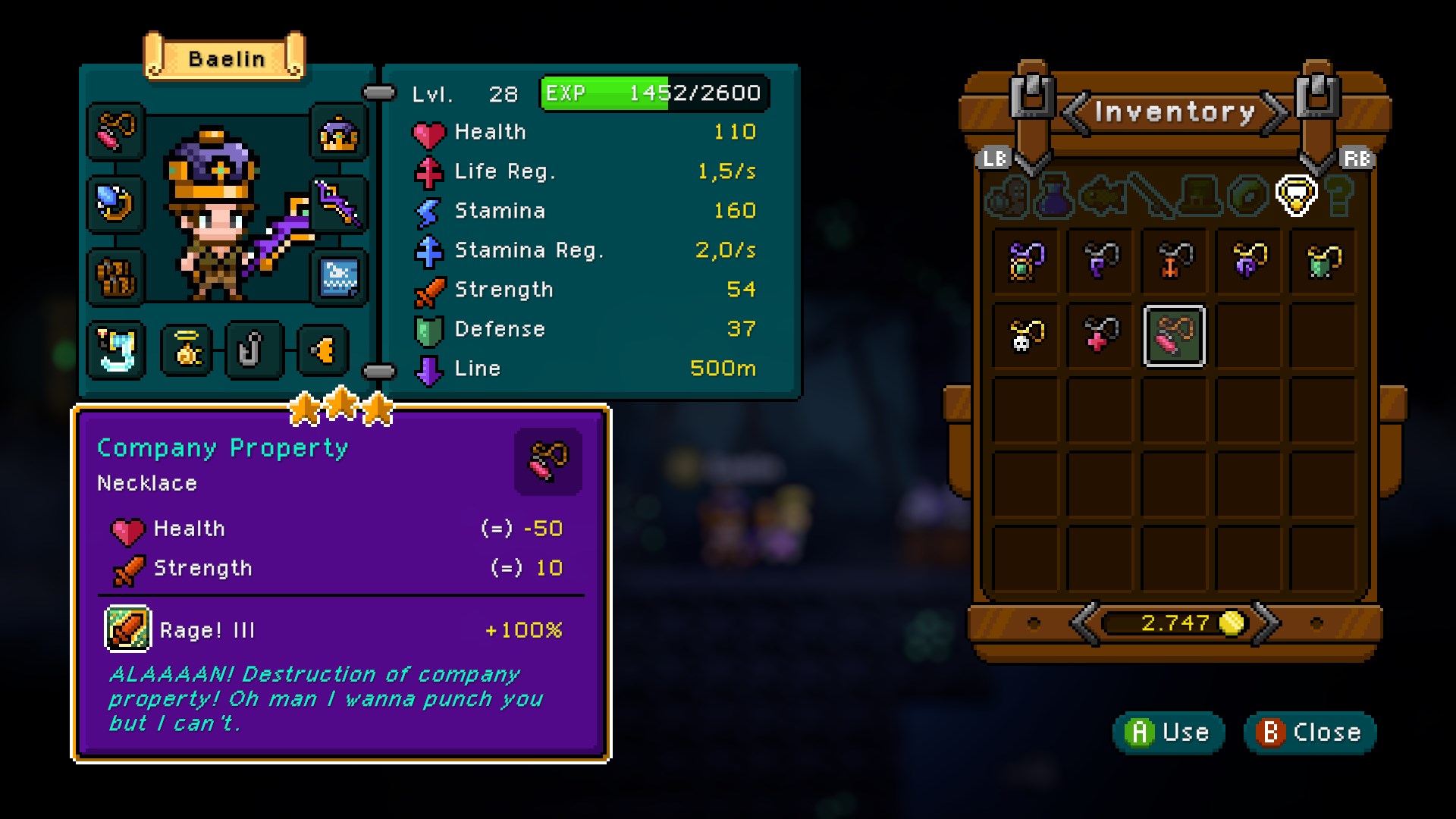Select the green gem amulet in inventory

1026,262
